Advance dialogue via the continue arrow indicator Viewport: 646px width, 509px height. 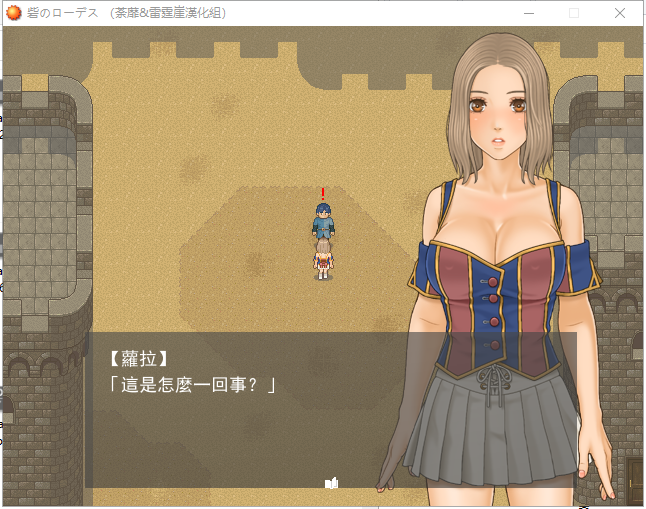[x=332, y=483]
